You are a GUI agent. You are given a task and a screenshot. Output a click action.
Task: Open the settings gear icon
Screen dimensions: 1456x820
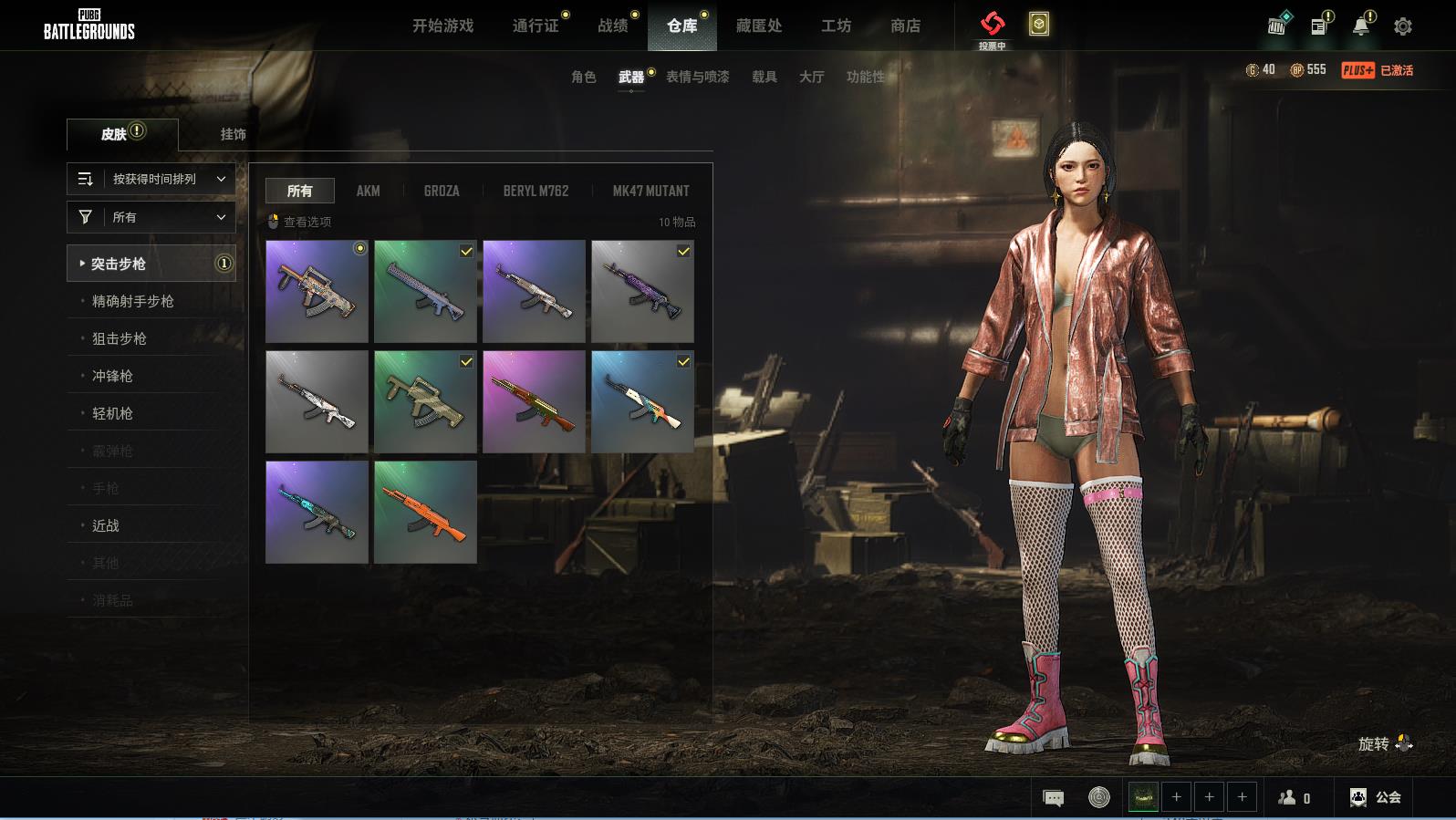pyautogui.click(x=1403, y=26)
